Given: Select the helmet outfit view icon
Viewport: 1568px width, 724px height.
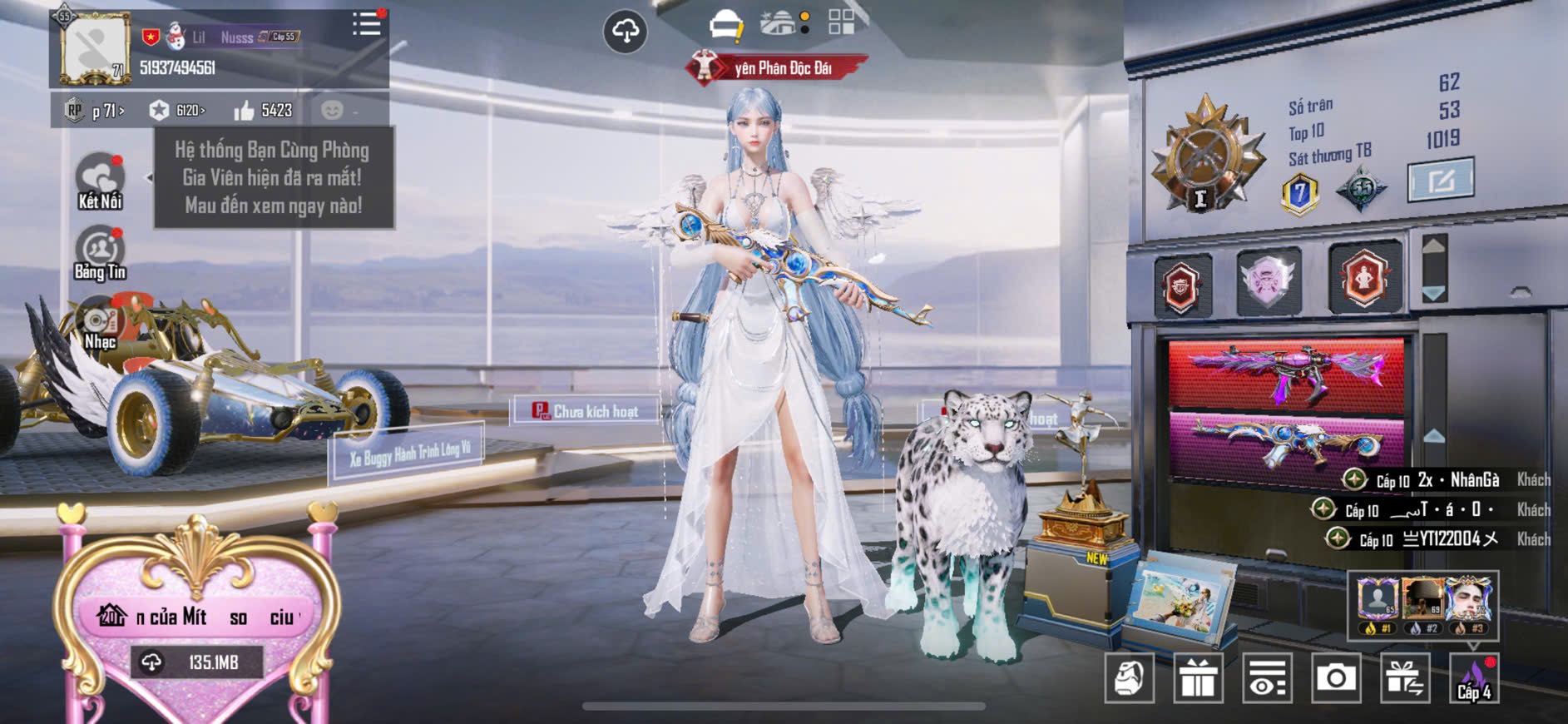Looking at the screenshot, I should click(x=725, y=25).
